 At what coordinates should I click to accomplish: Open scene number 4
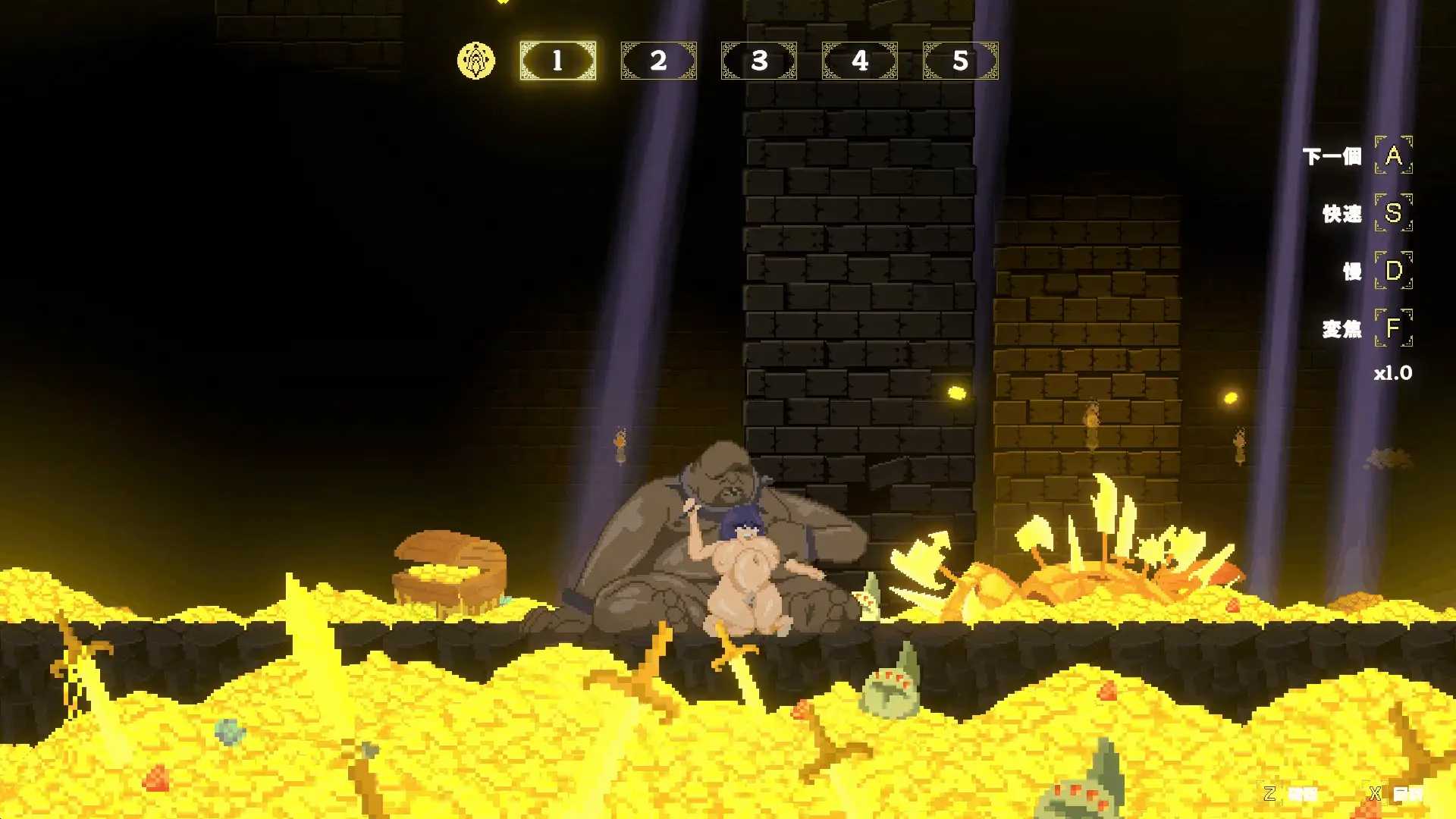860,61
